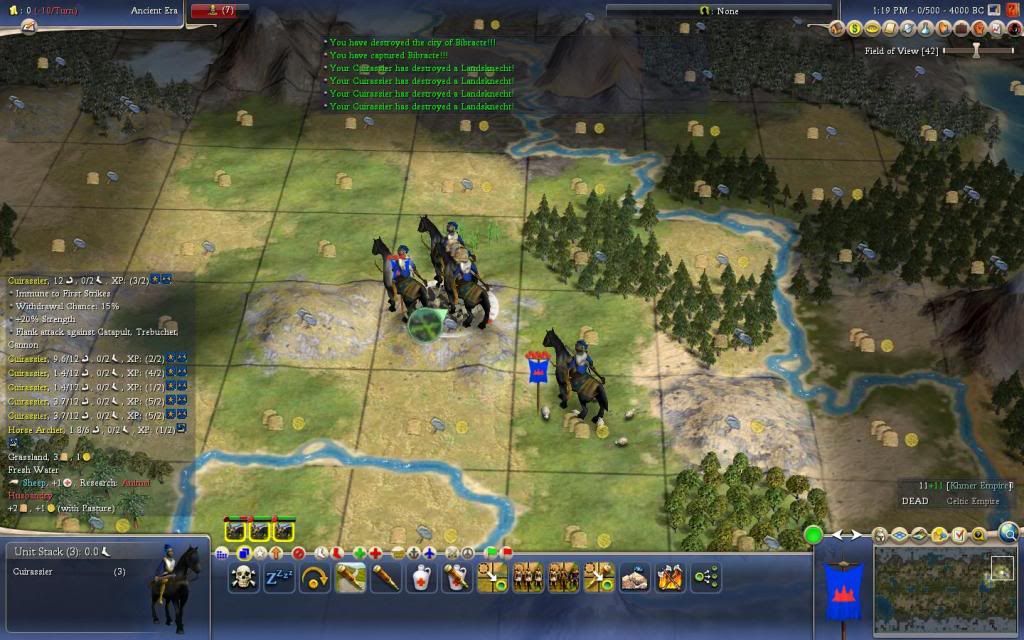Viewport: 1024px width, 640px height.
Task: Toggle the scores checklist icon above the minimap
Action: 960,535
